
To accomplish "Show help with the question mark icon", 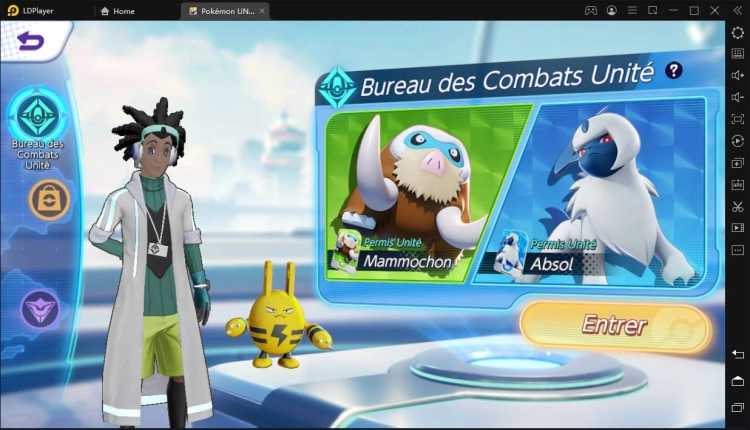I will (x=674, y=70).
